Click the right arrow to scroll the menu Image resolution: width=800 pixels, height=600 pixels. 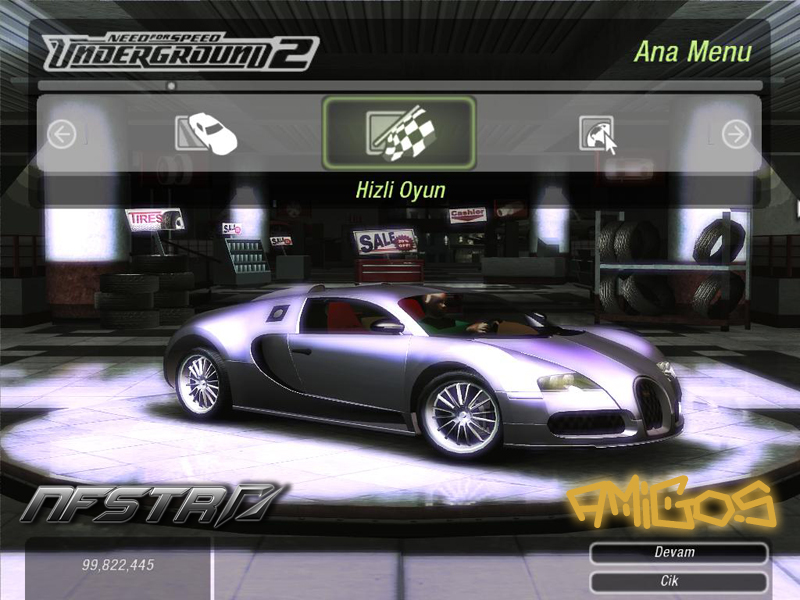coord(736,134)
